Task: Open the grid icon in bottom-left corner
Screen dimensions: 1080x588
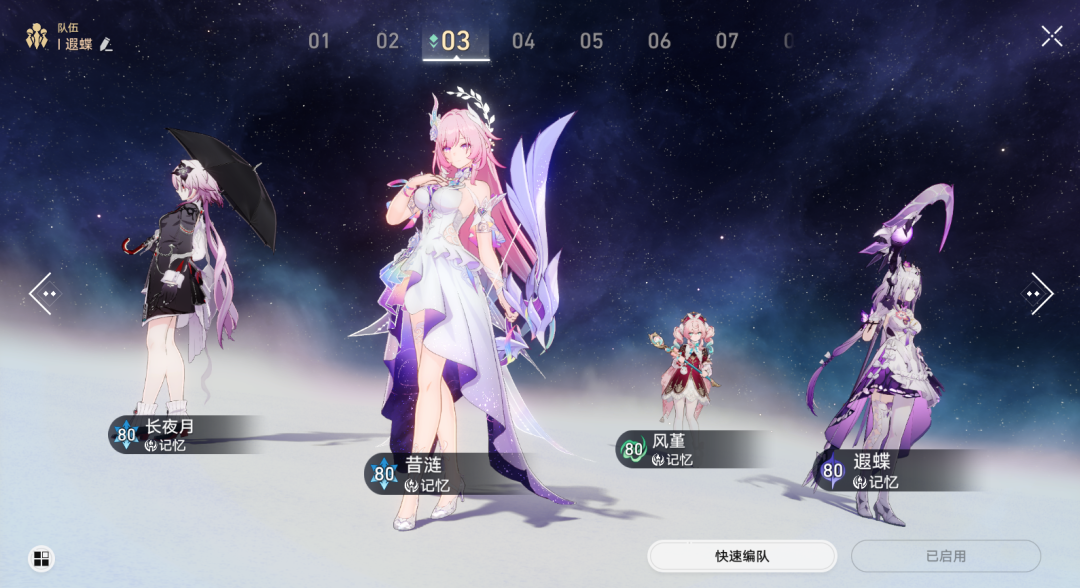Action: pos(41,558)
